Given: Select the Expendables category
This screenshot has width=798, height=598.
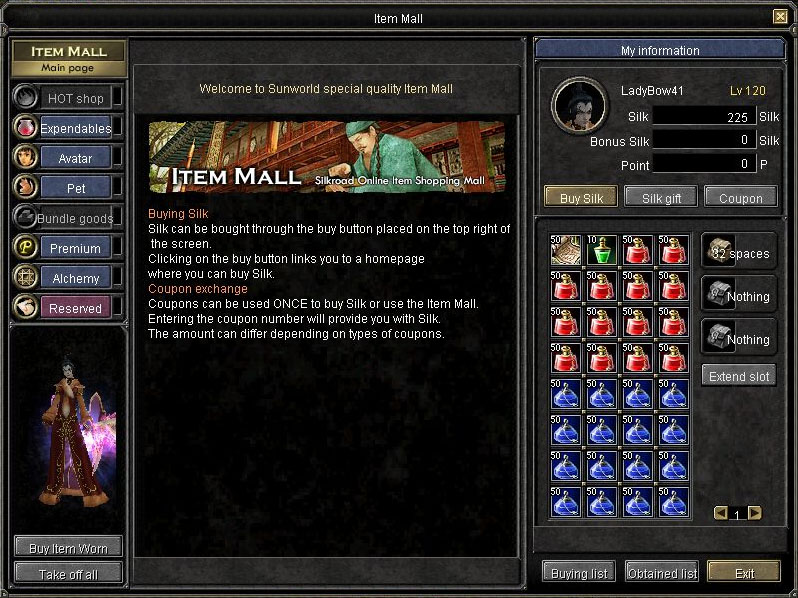Looking at the screenshot, I should pyautogui.click(x=75, y=128).
